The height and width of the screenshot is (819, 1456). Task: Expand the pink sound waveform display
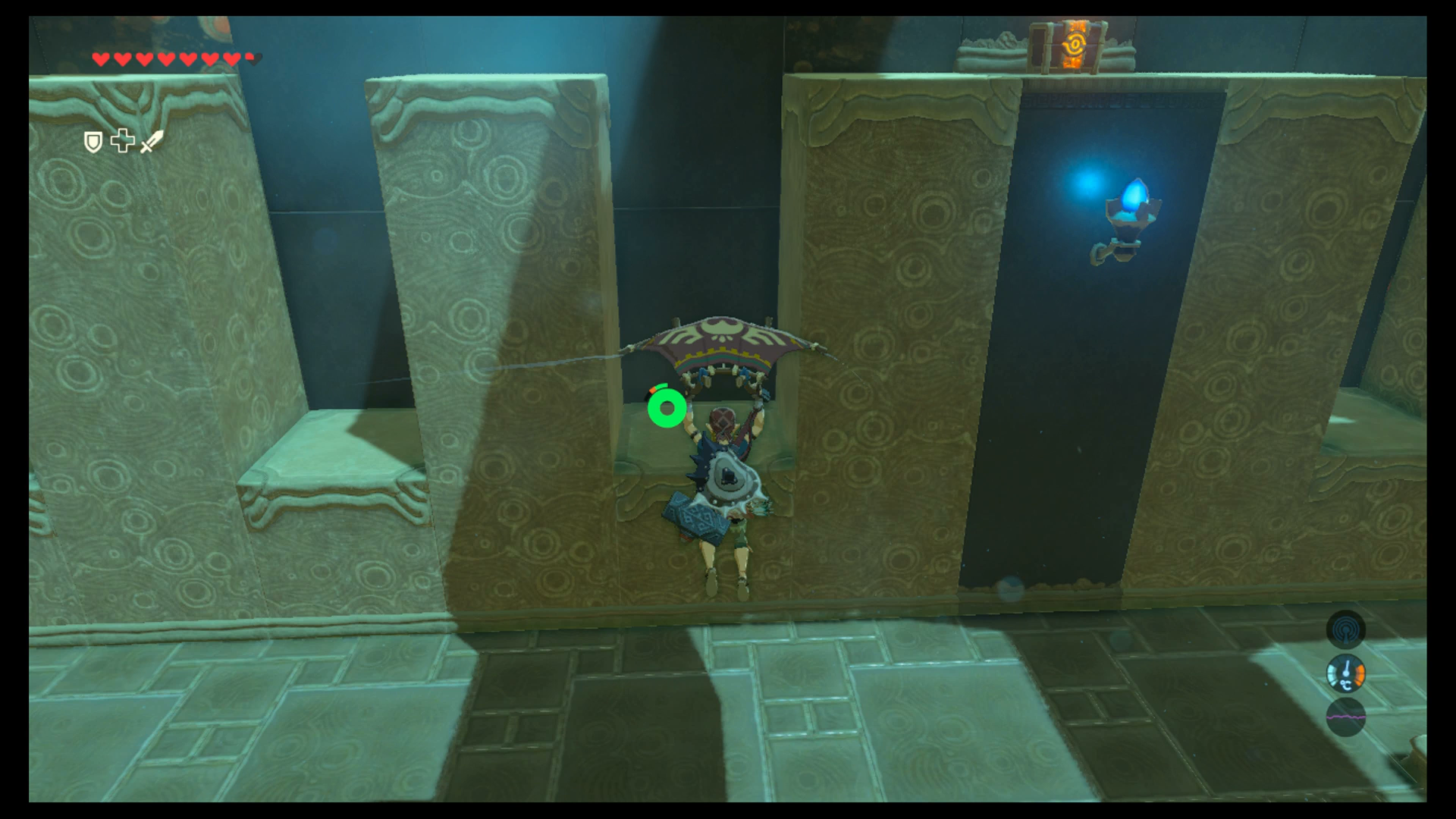coord(1346,717)
